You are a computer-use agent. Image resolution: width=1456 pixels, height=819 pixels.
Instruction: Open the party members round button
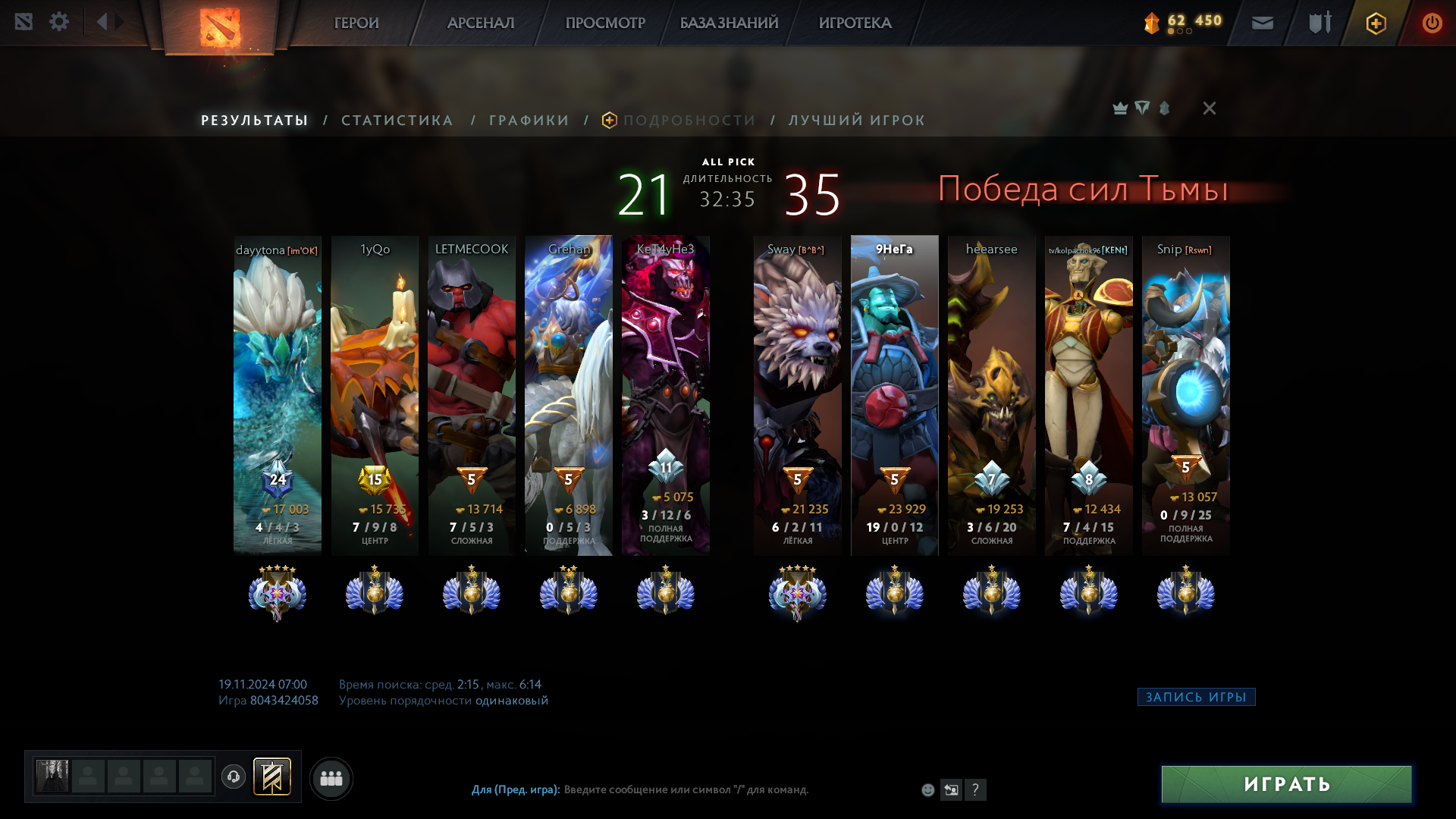point(331,778)
